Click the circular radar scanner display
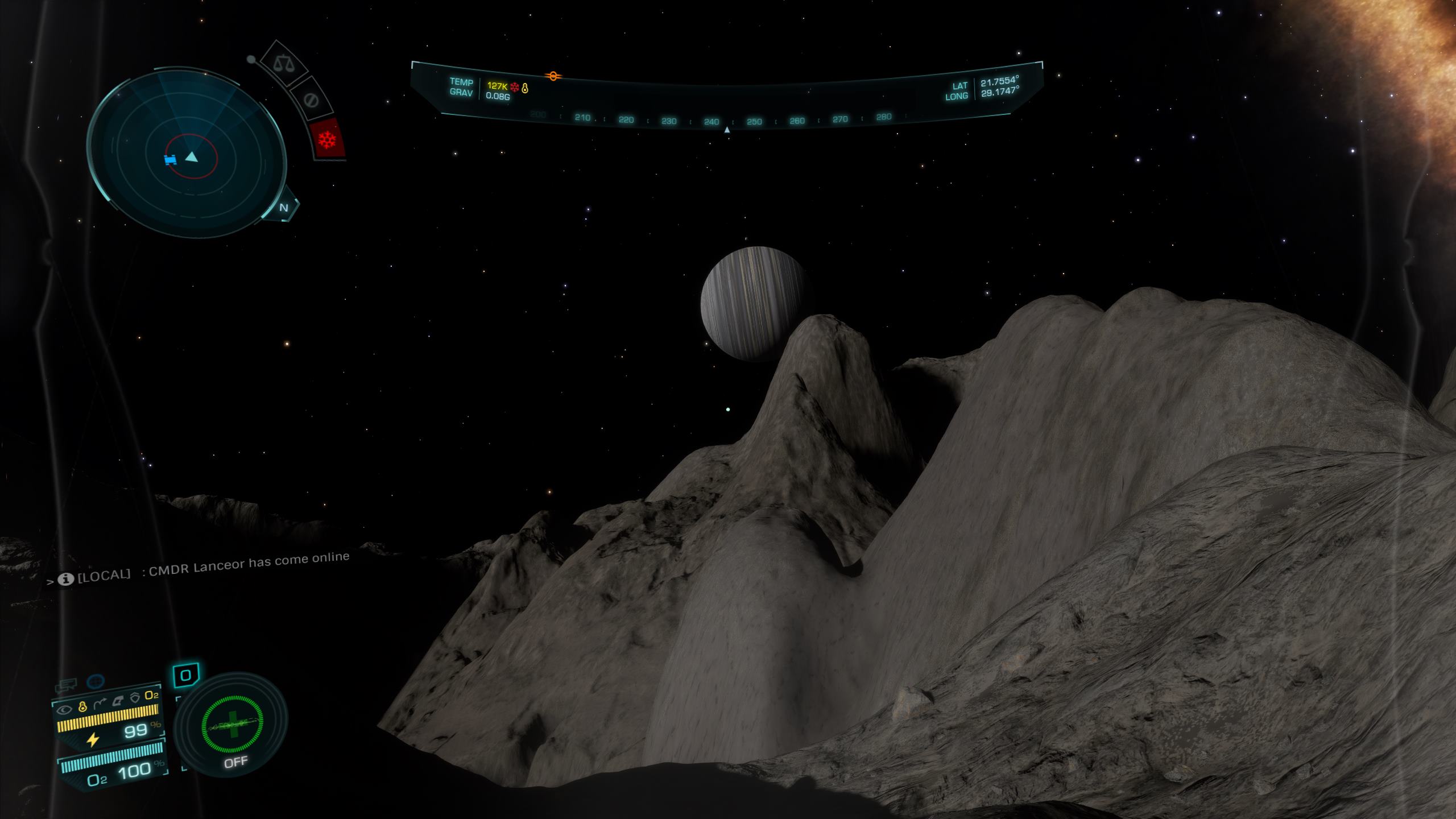This screenshot has height=819, width=1456. [187, 155]
